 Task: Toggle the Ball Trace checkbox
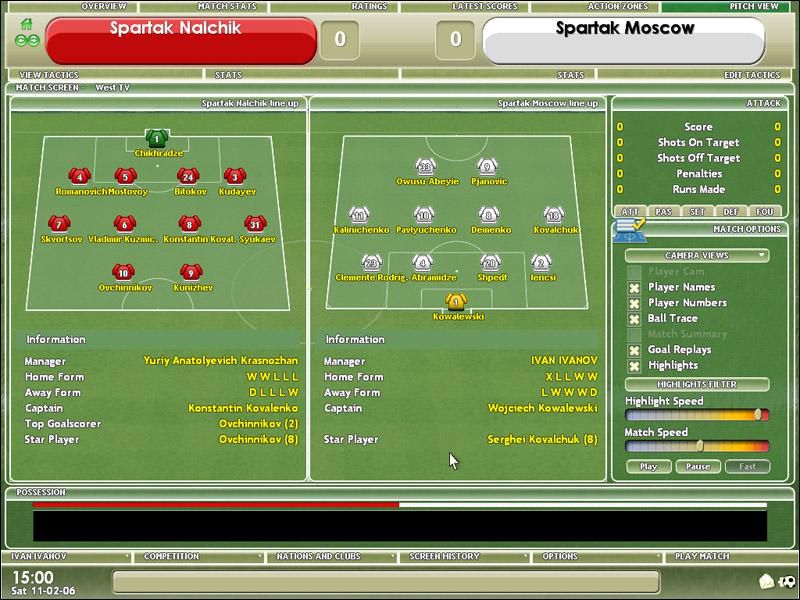(x=634, y=319)
